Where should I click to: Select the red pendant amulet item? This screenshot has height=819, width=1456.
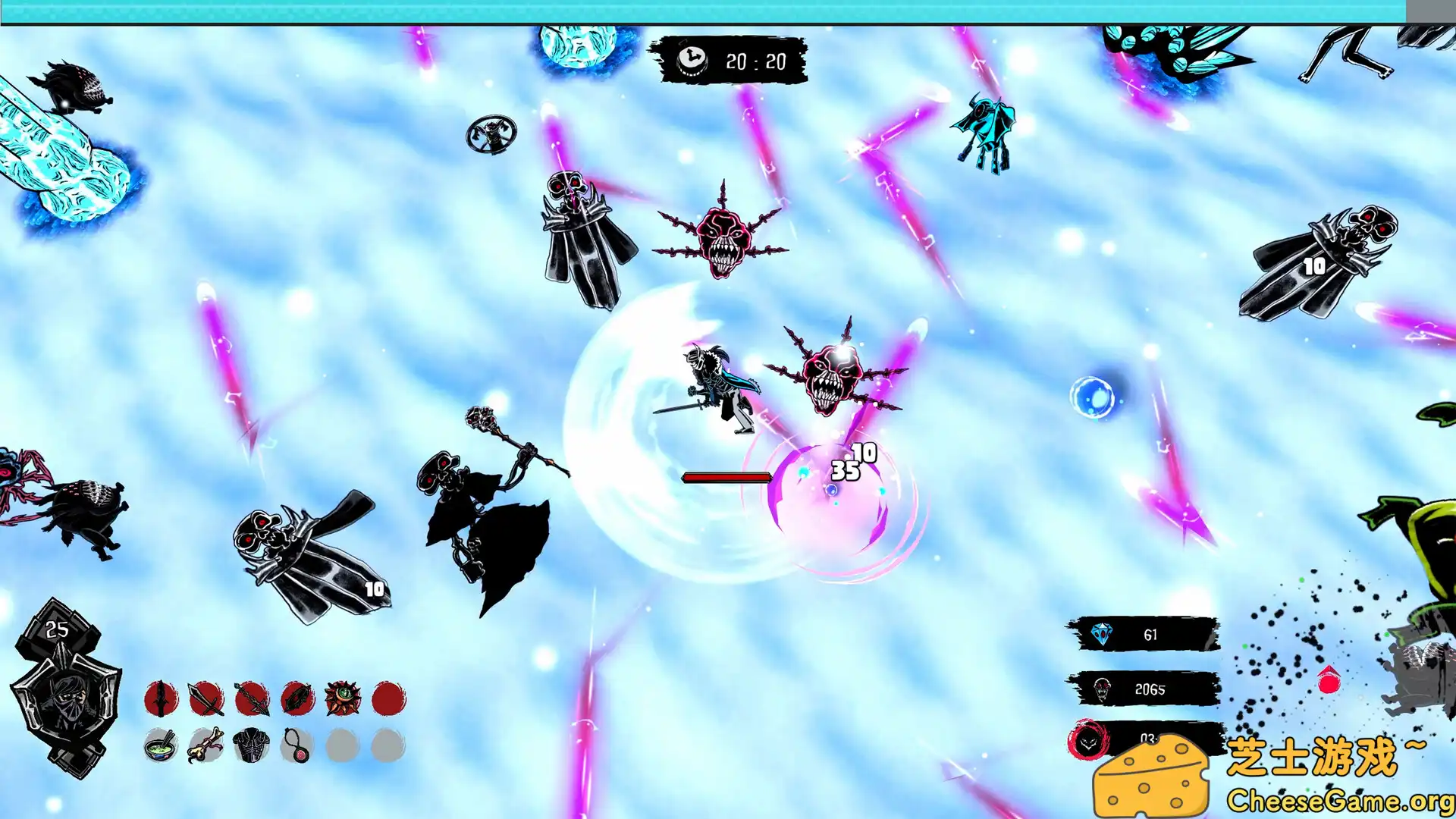(x=297, y=745)
